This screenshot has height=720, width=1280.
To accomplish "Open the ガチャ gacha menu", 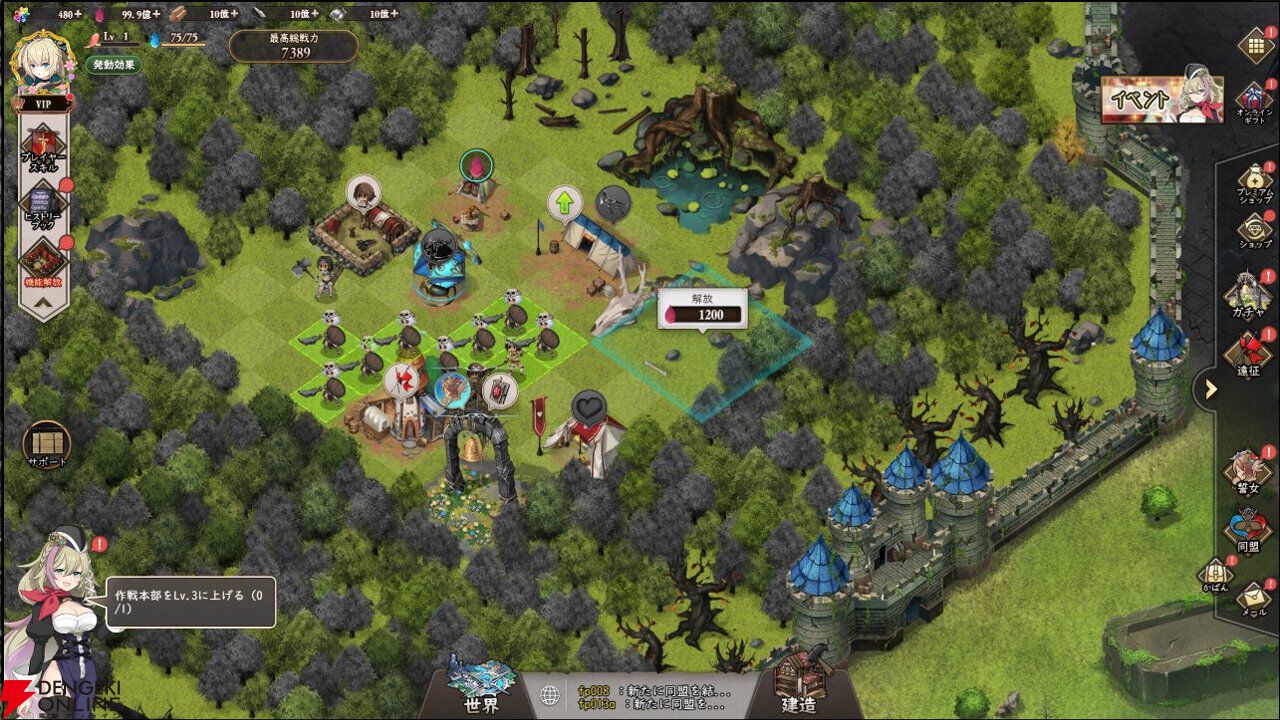I will [1249, 297].
